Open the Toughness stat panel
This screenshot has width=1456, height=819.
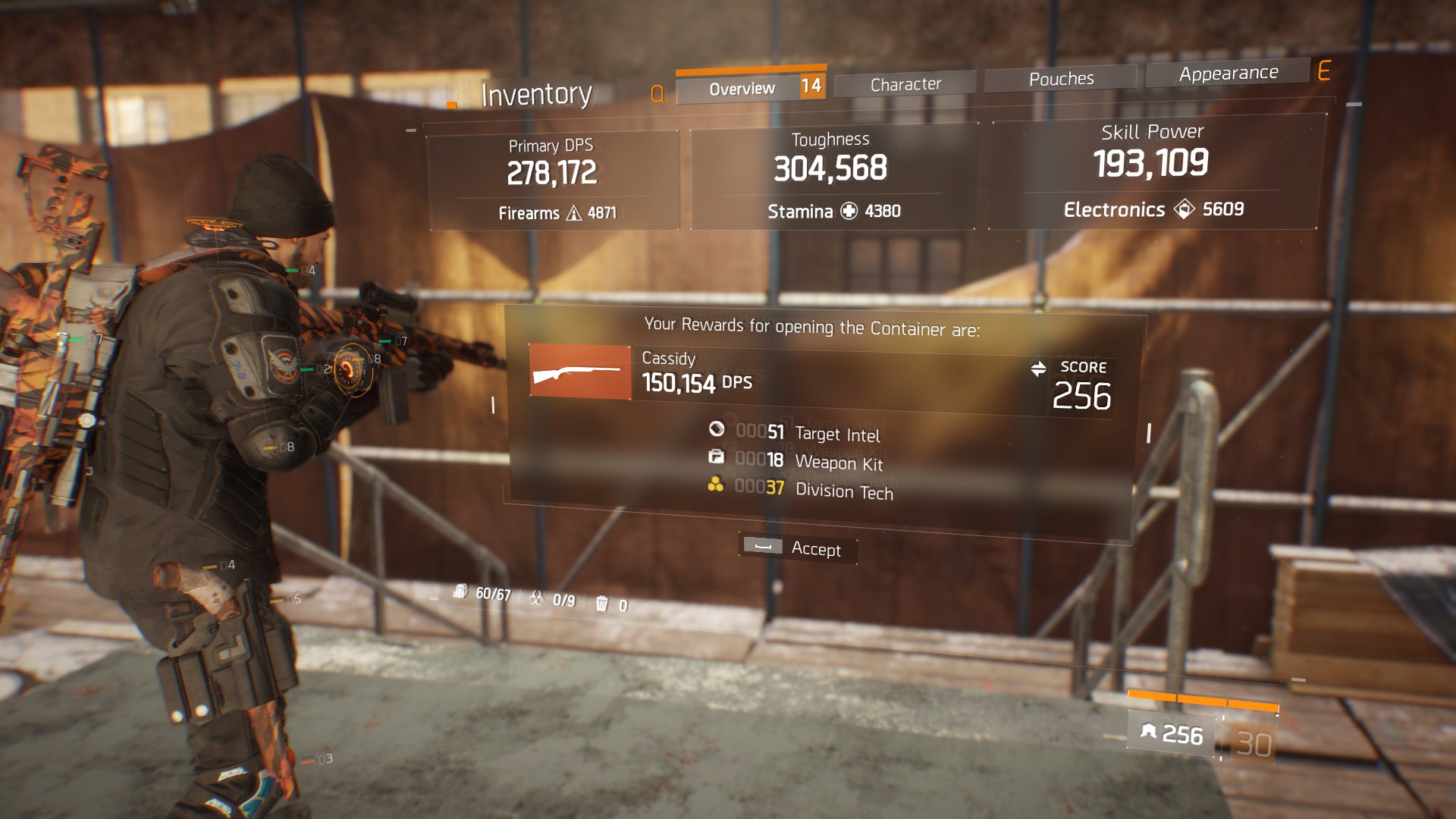832,176
